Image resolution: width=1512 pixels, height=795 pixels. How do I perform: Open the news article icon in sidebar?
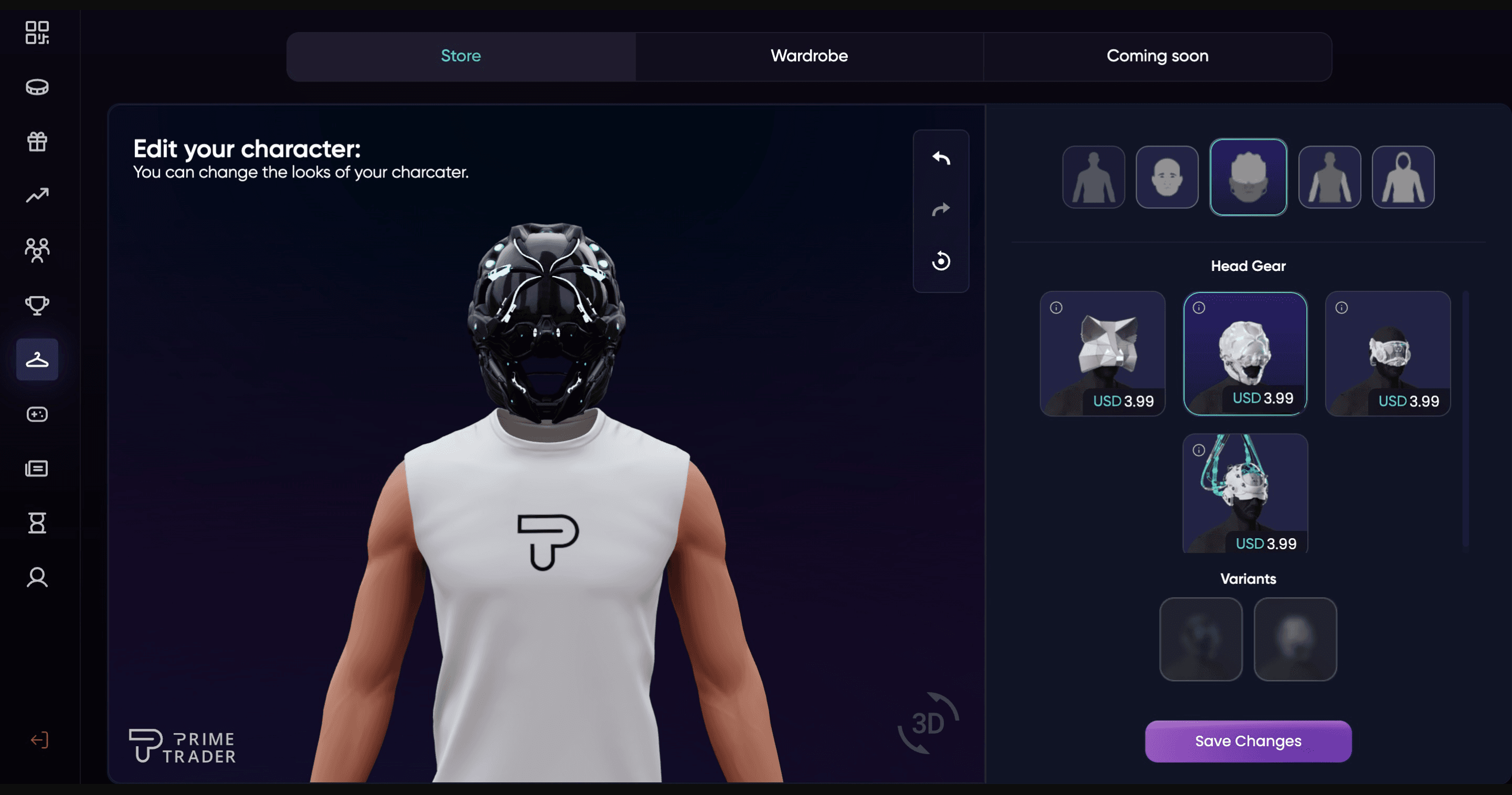point(37,468)
